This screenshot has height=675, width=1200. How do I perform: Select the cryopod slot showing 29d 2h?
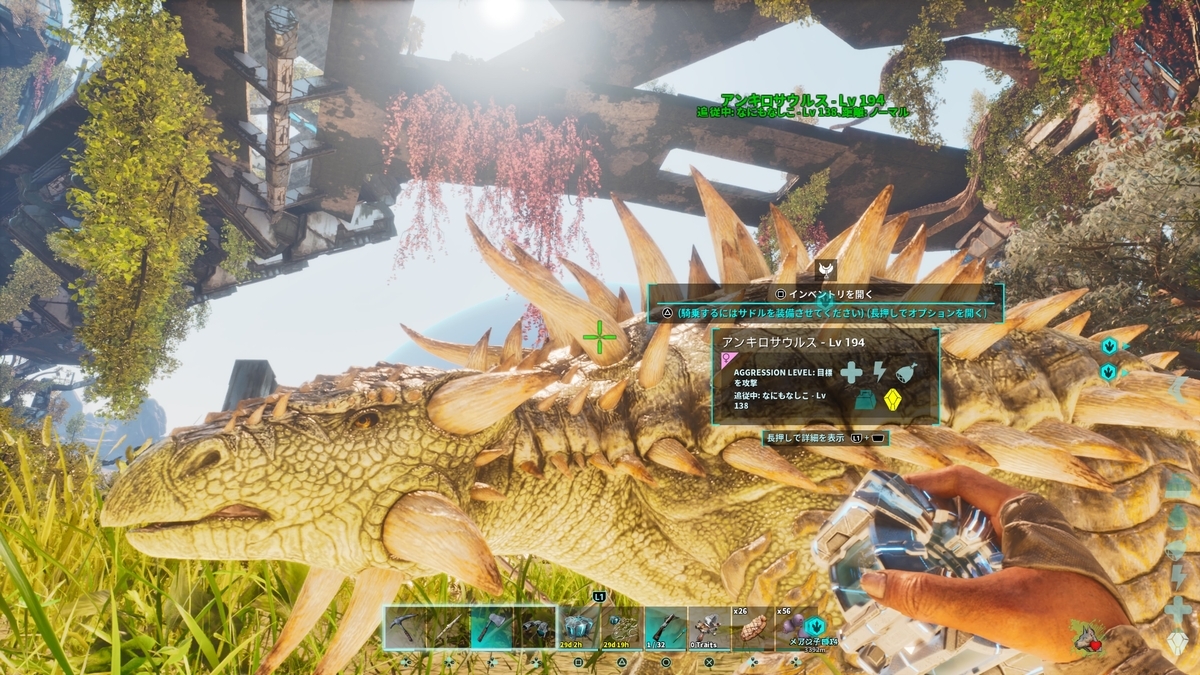[579, 627]
